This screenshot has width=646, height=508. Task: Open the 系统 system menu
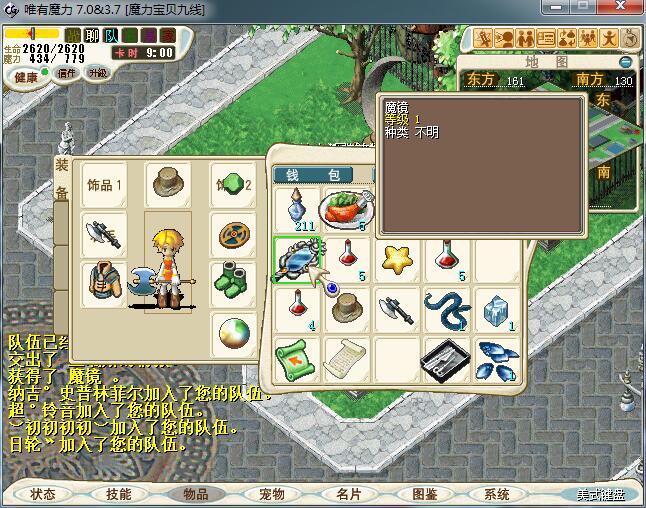pyautogui.click(x=497, y=494)
